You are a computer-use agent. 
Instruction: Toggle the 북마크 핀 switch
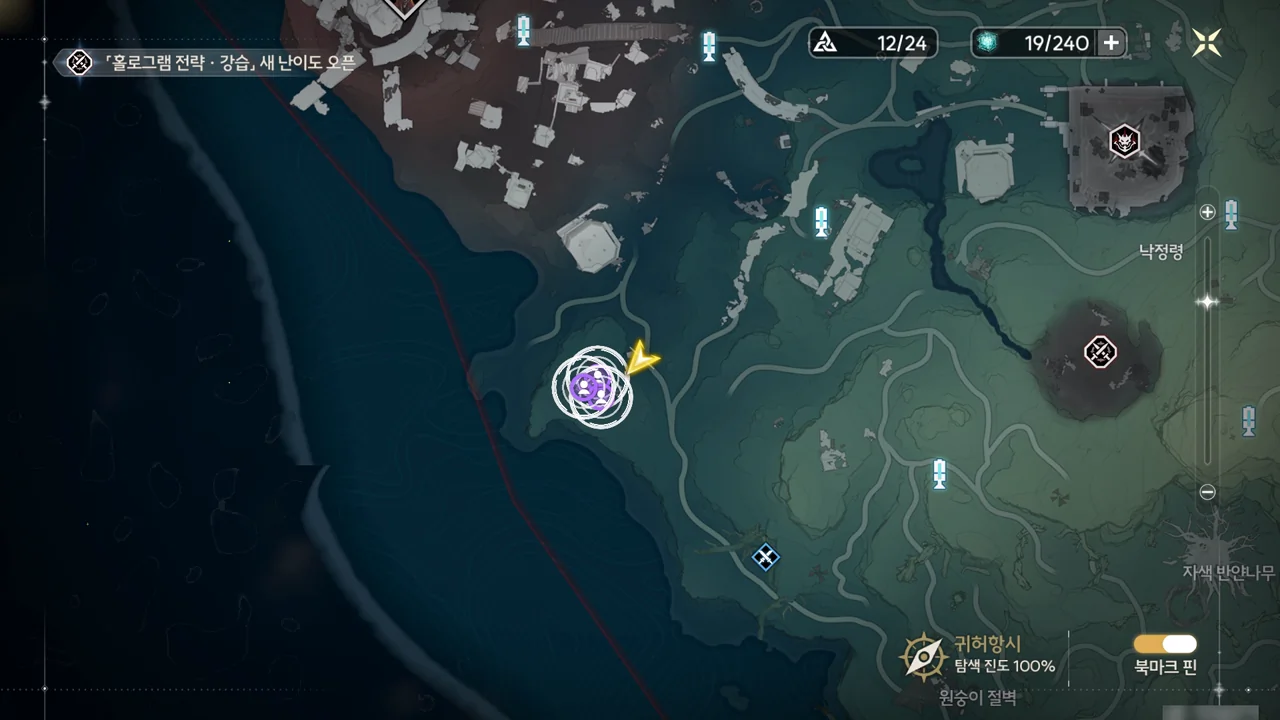pos(1165,644)
